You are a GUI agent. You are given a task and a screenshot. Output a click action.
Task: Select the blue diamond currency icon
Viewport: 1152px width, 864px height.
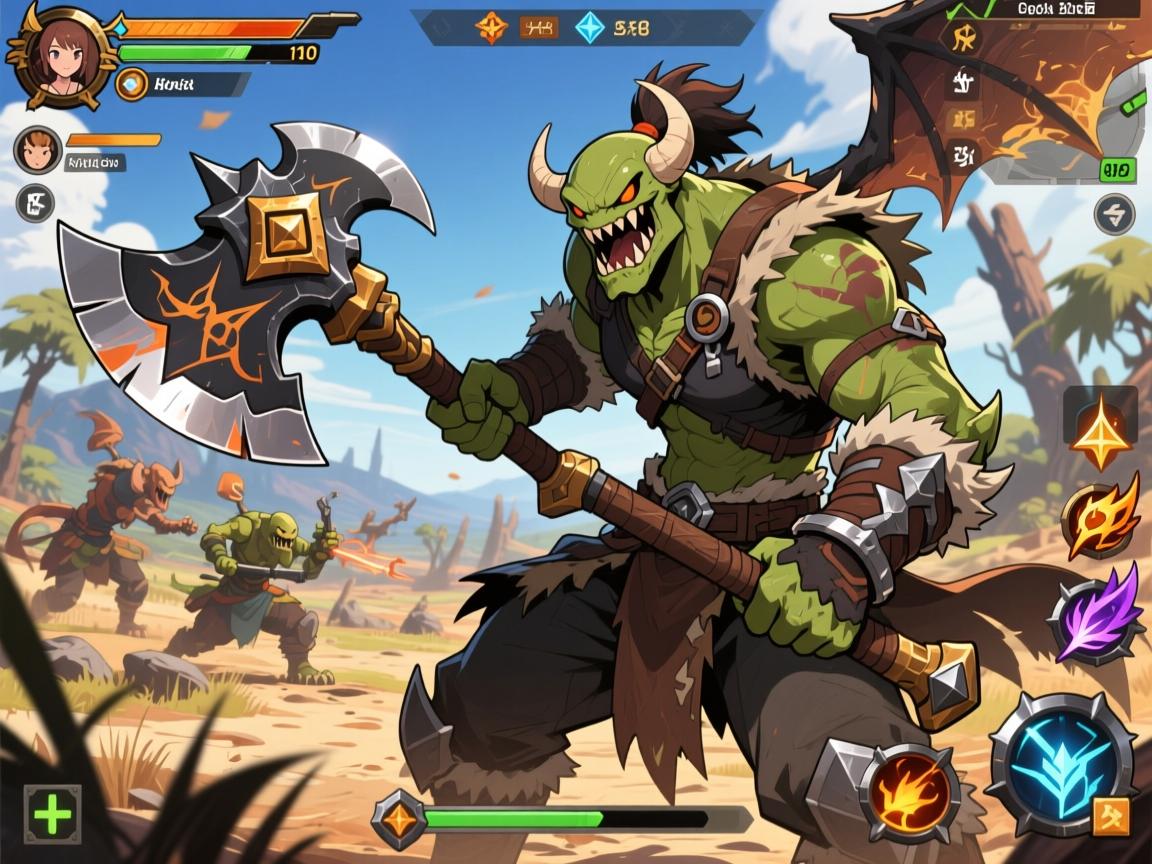coord(589,28)
